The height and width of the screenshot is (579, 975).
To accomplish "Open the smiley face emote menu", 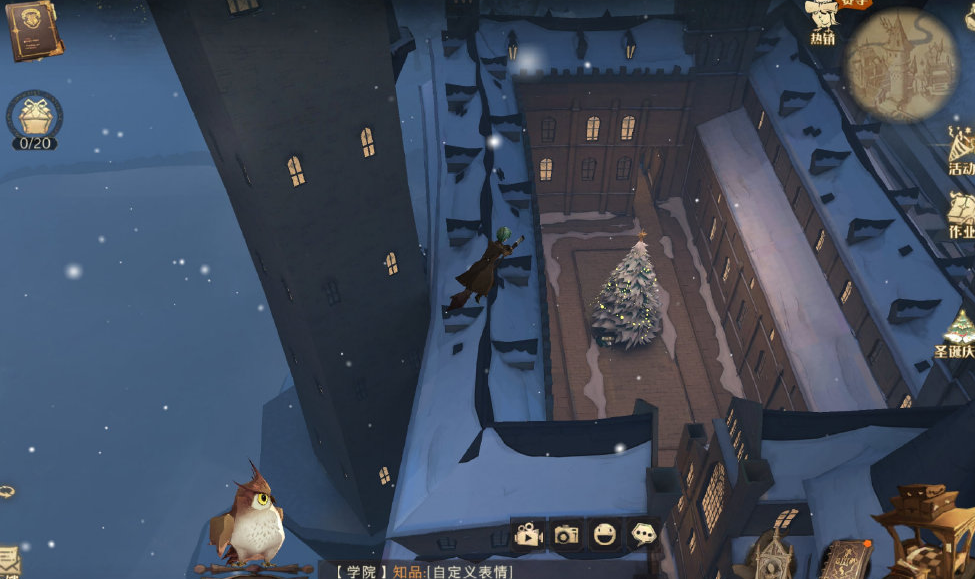I will pyautogui.click(x=604, y=535).
